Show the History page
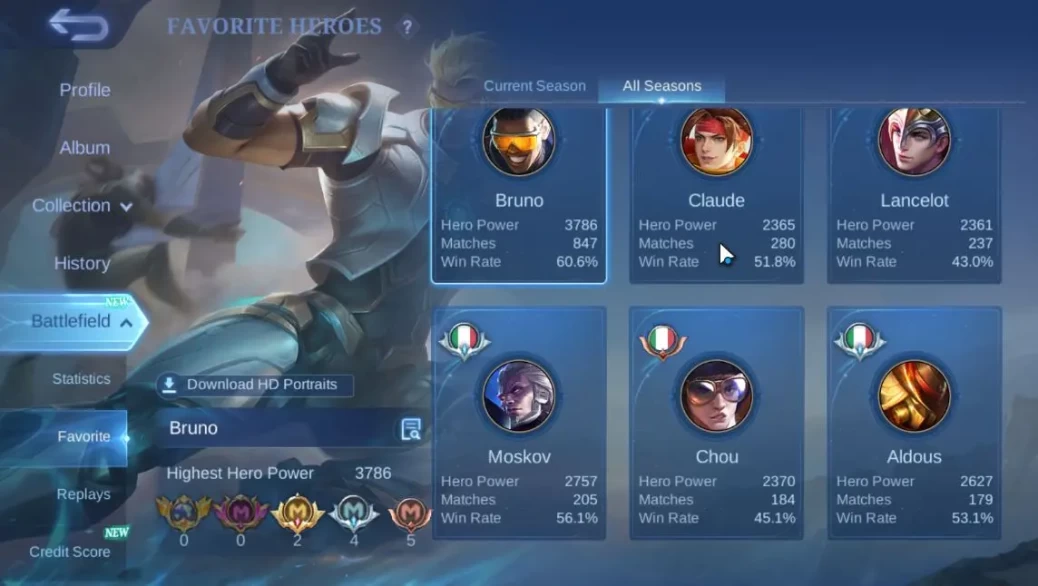The width and height of the screenshot is (1038, 586). (x=82, y=264)
